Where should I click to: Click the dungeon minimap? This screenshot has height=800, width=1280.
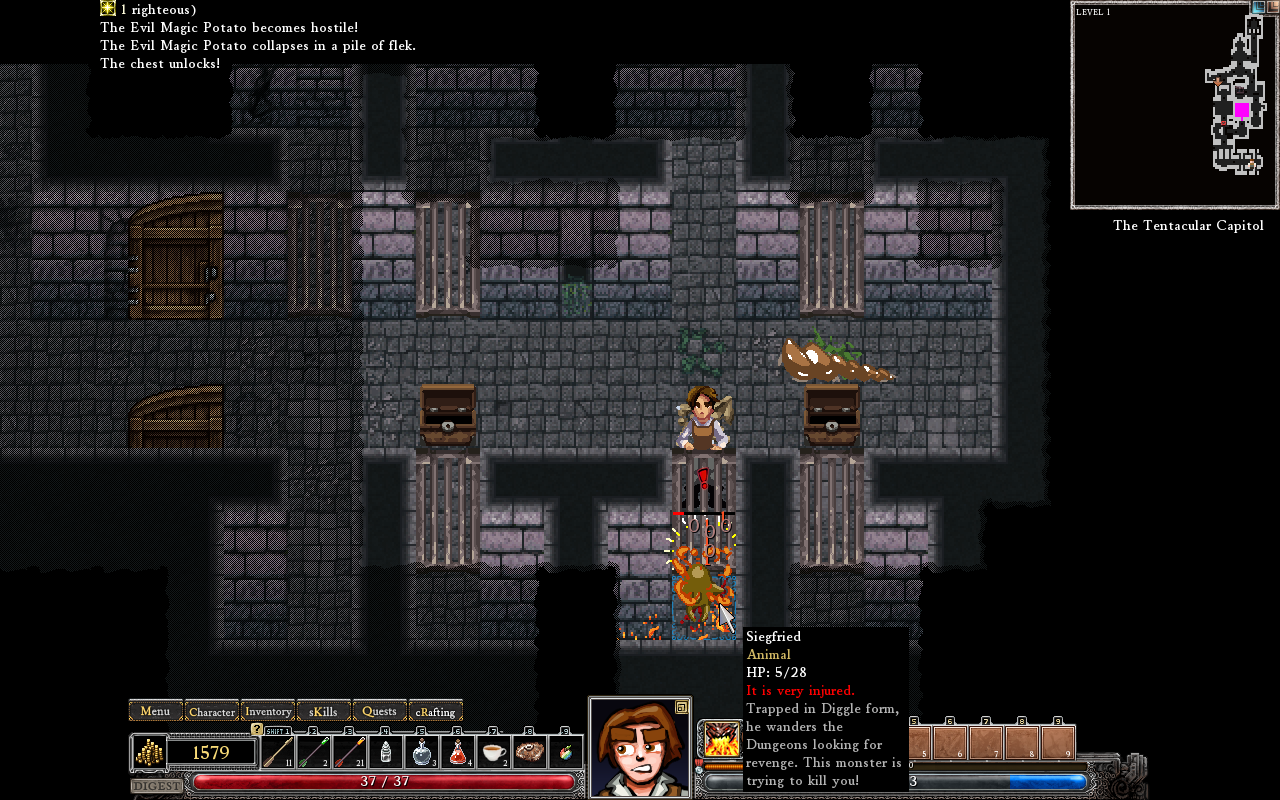(1173, 106)
